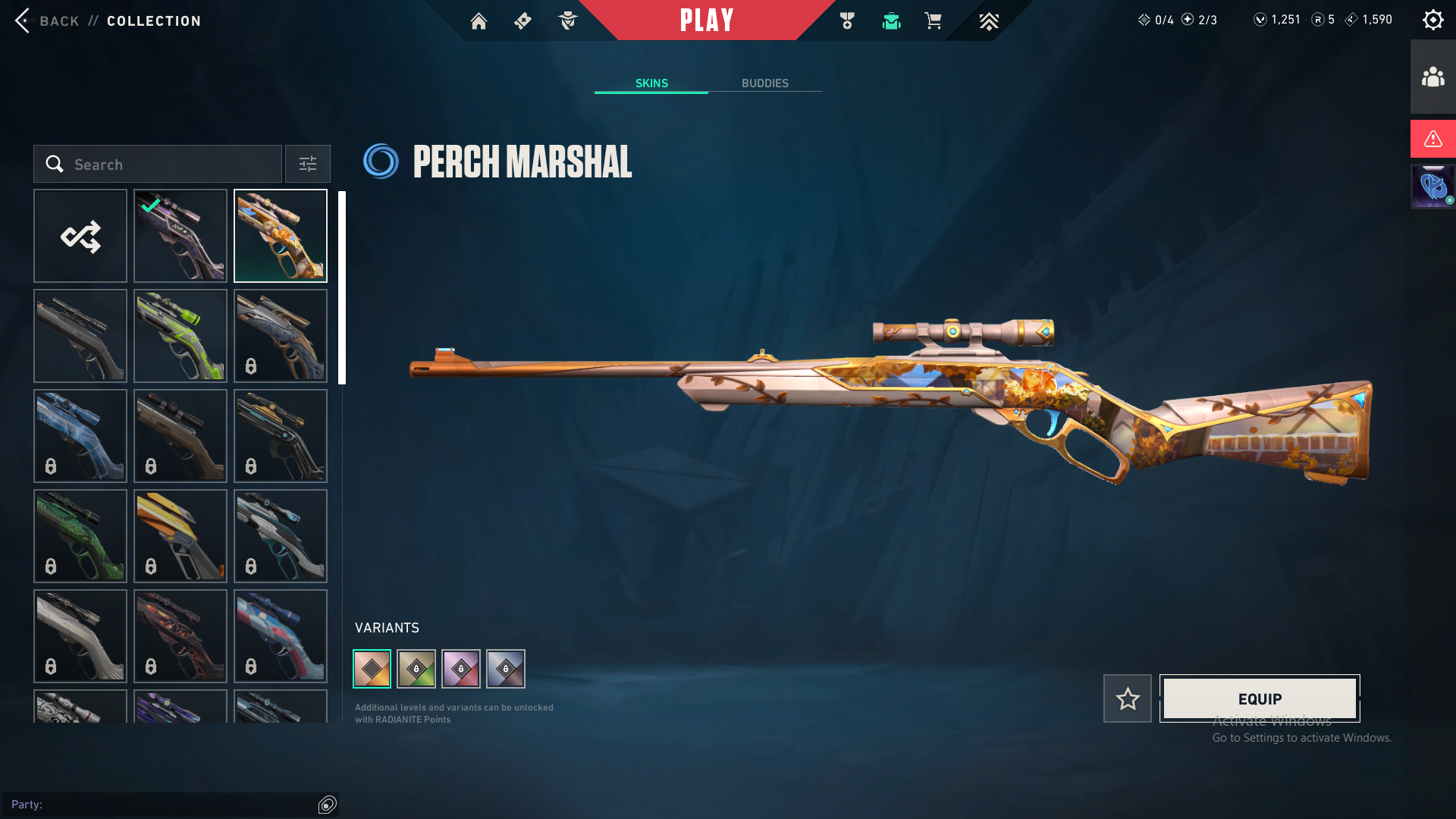
Task: Select the Skins tab
Action: (x=651, y=83)
